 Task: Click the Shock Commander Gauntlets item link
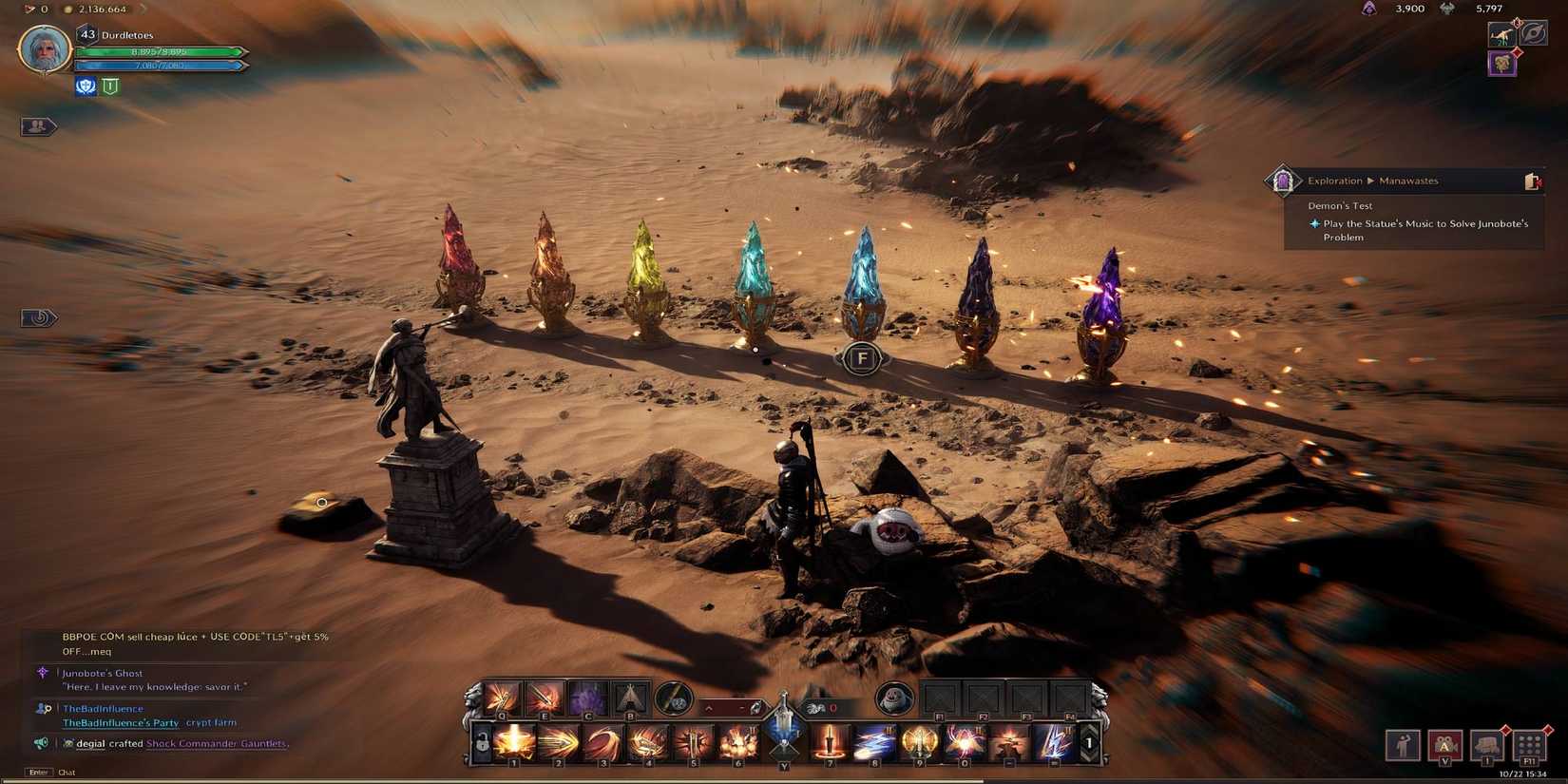(x=216, y=743)
